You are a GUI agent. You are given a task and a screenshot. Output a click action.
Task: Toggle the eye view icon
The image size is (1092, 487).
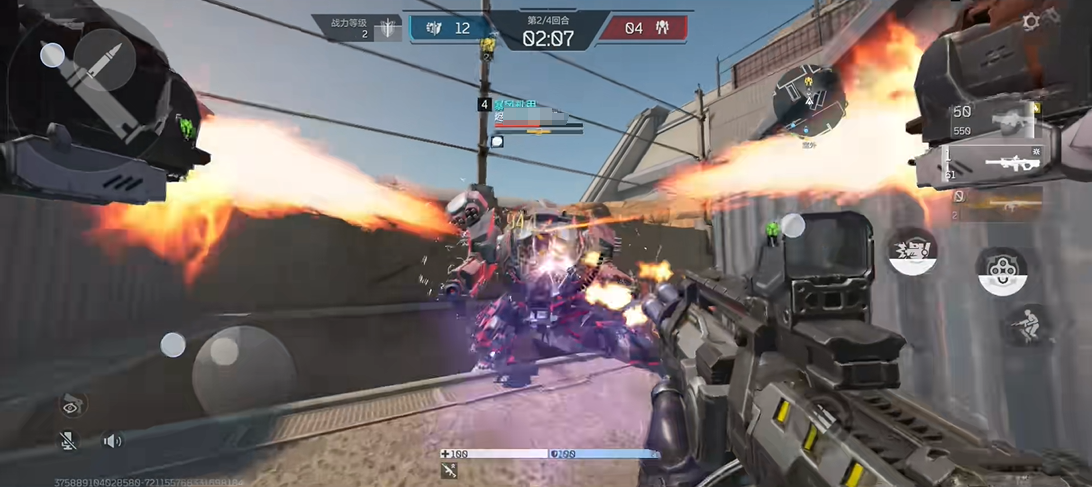tap(71, 404)
